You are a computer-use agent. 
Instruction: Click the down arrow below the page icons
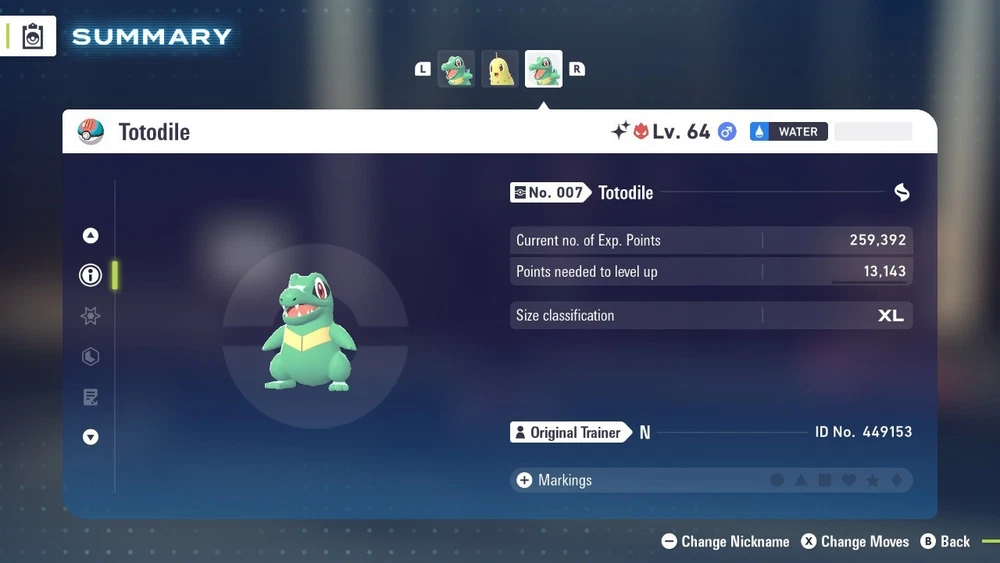coord(90,437)
